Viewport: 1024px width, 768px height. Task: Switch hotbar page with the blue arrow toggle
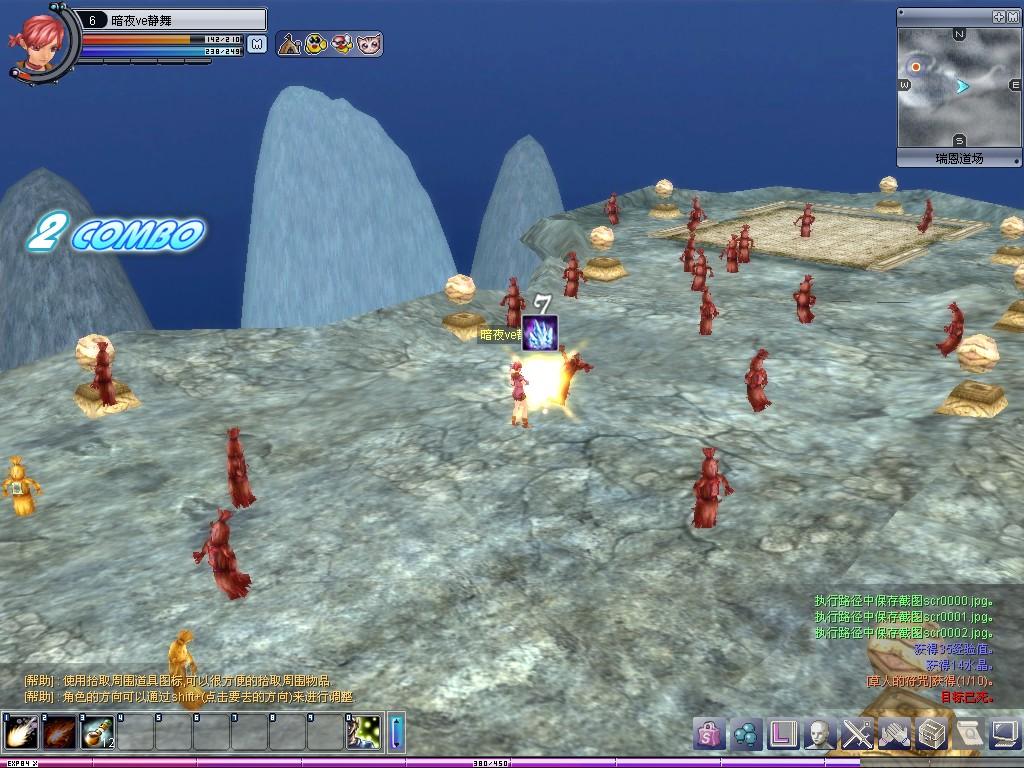tap(396, 733)
